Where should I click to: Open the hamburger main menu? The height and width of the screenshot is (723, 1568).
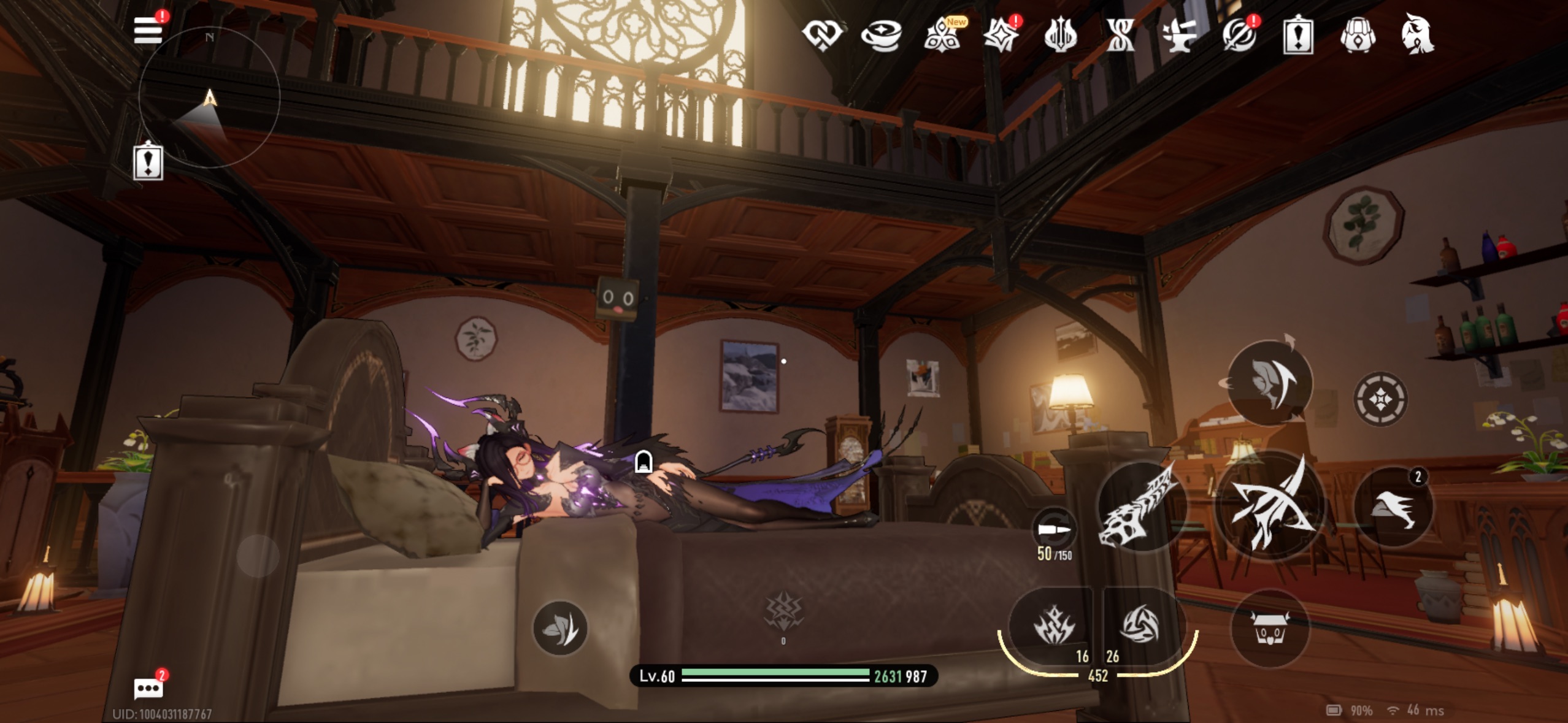[x=148, y=30]
